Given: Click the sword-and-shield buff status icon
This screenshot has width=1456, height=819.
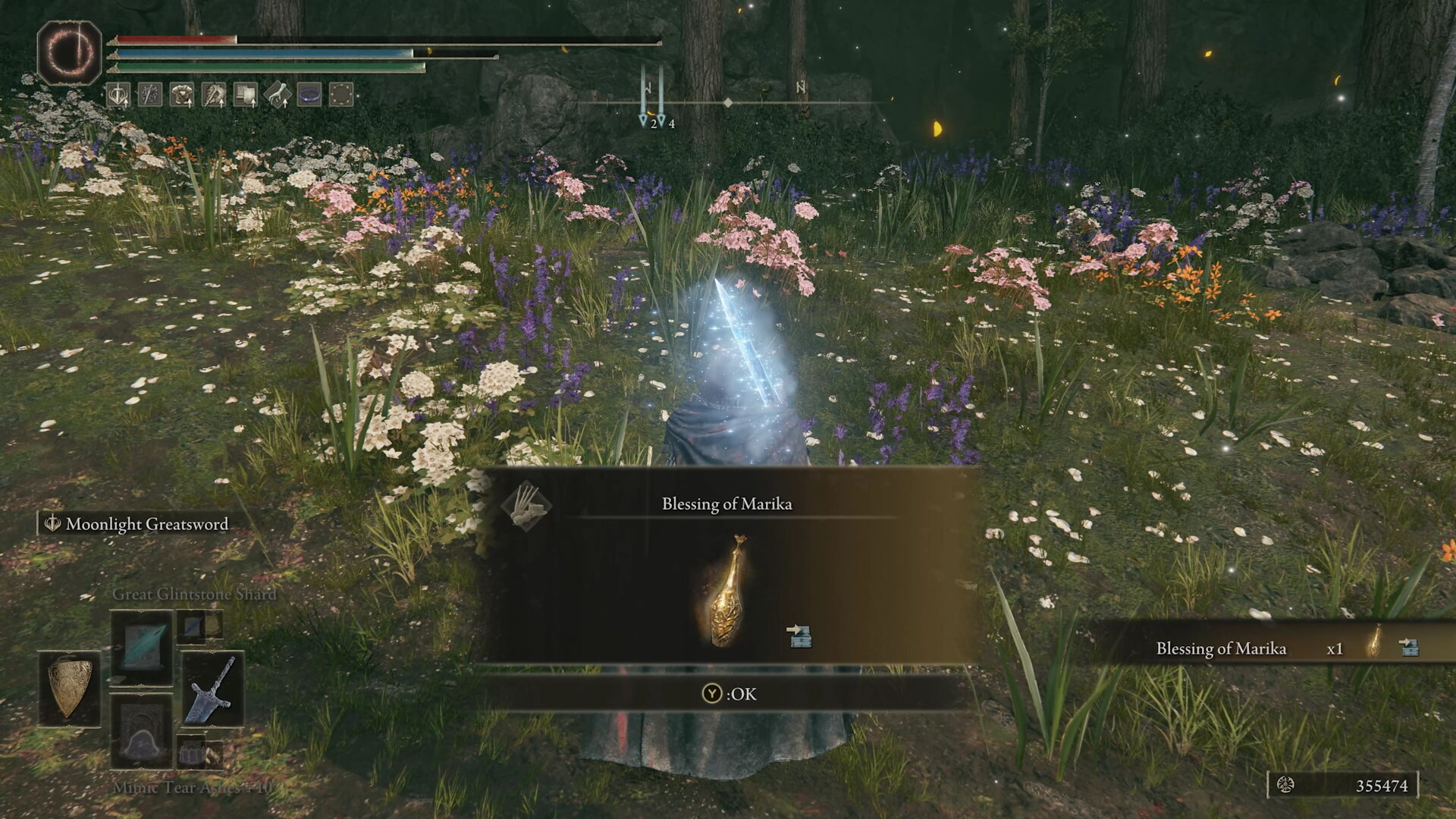Looking at the screenshot, I should [x=118, y=95].
